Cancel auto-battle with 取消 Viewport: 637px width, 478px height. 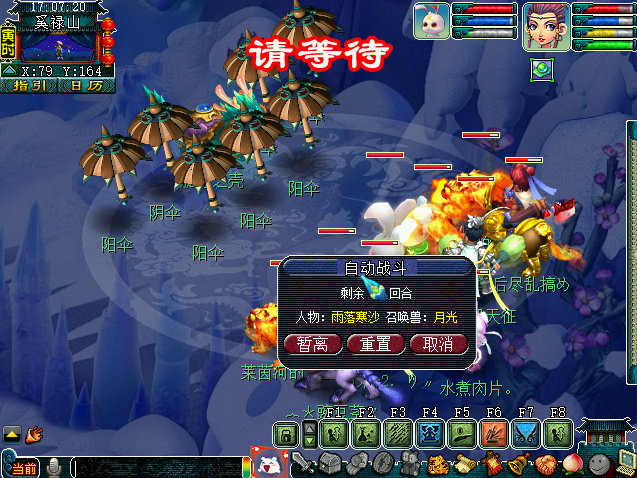[438, 344]
